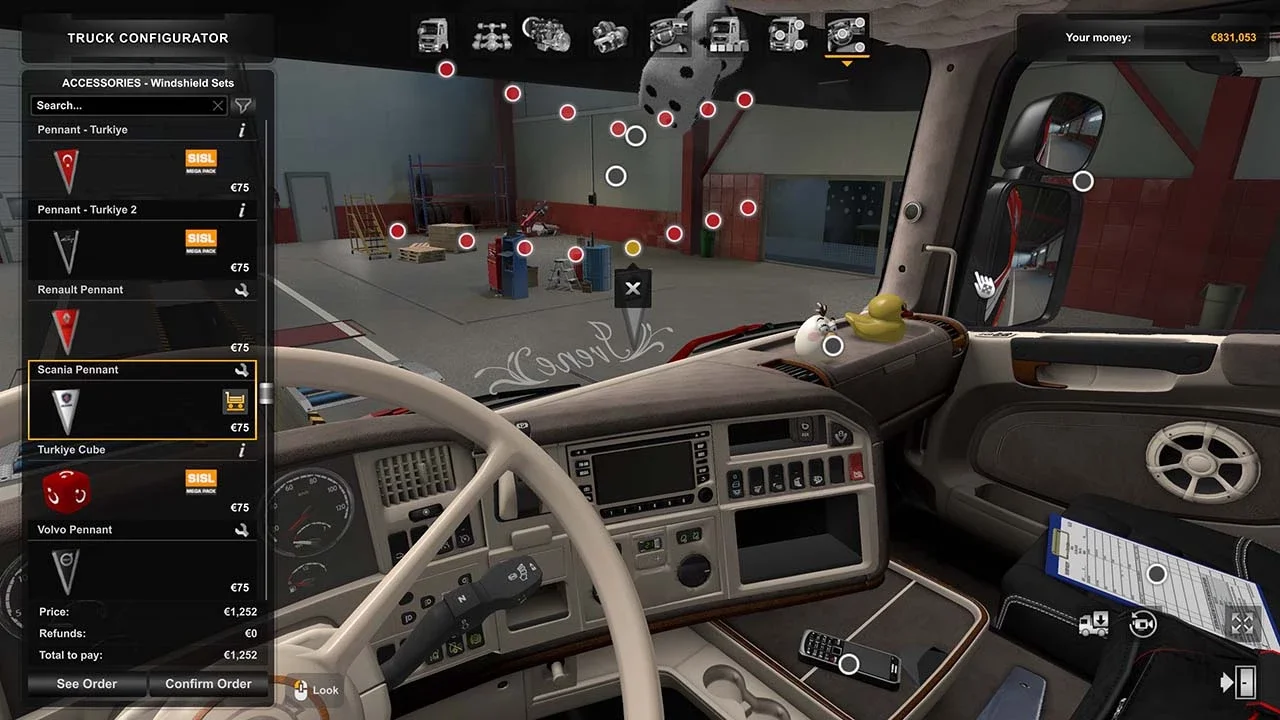Open the exterior accessories tab in the toolbar

(786, 37)
